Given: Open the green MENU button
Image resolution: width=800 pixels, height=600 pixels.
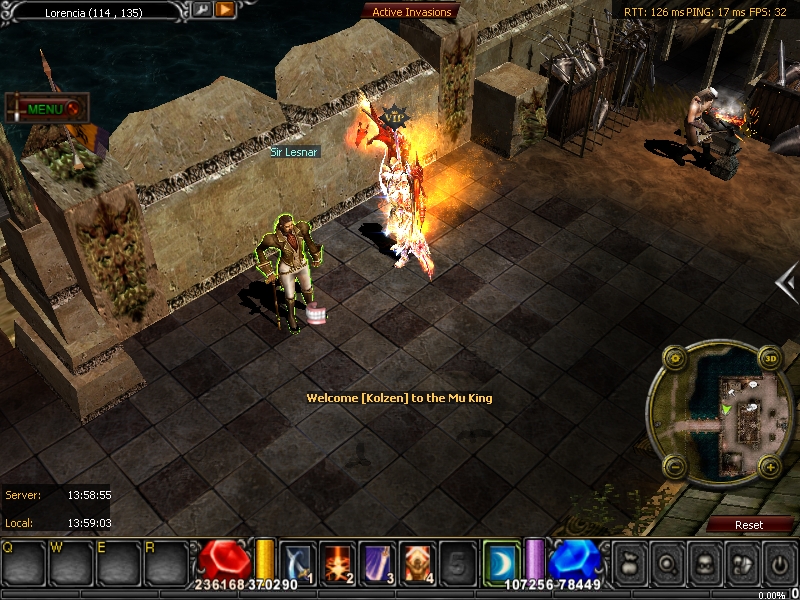Looking at the screenshot, I should coord(46,108).
